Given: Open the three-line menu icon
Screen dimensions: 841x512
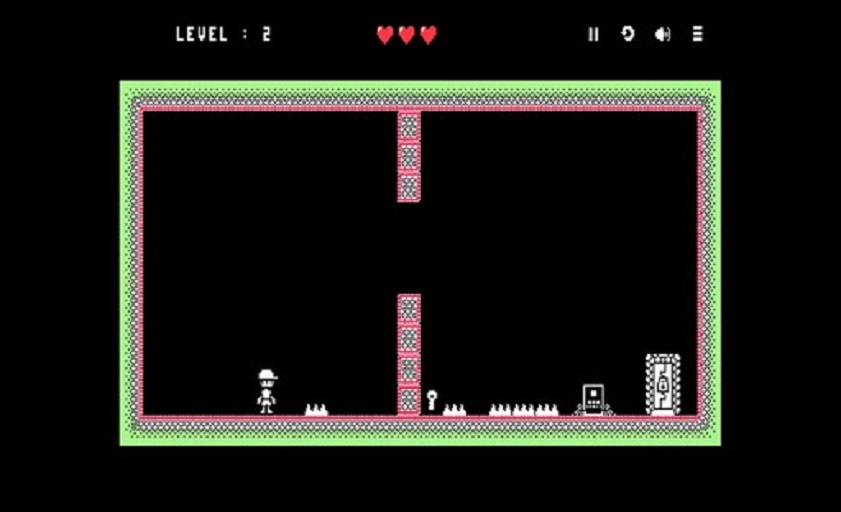Looking at the screenshot, I should pos(697,34).
